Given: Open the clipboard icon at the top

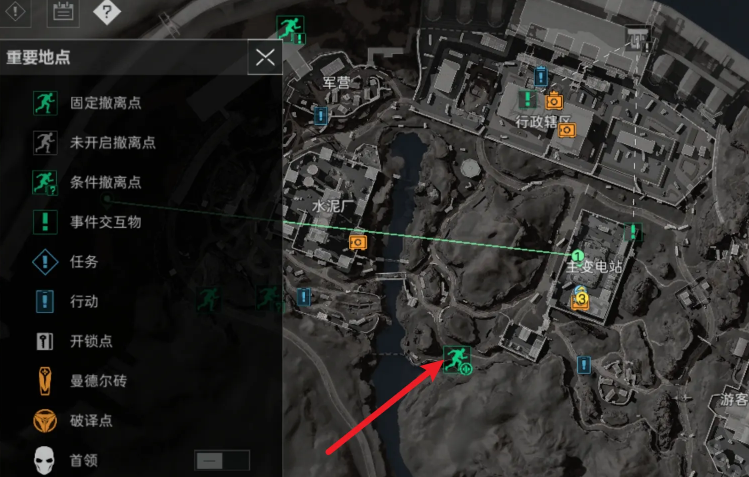Looking at the screenshot, I should pyautogui.click(x=63, y=13).
